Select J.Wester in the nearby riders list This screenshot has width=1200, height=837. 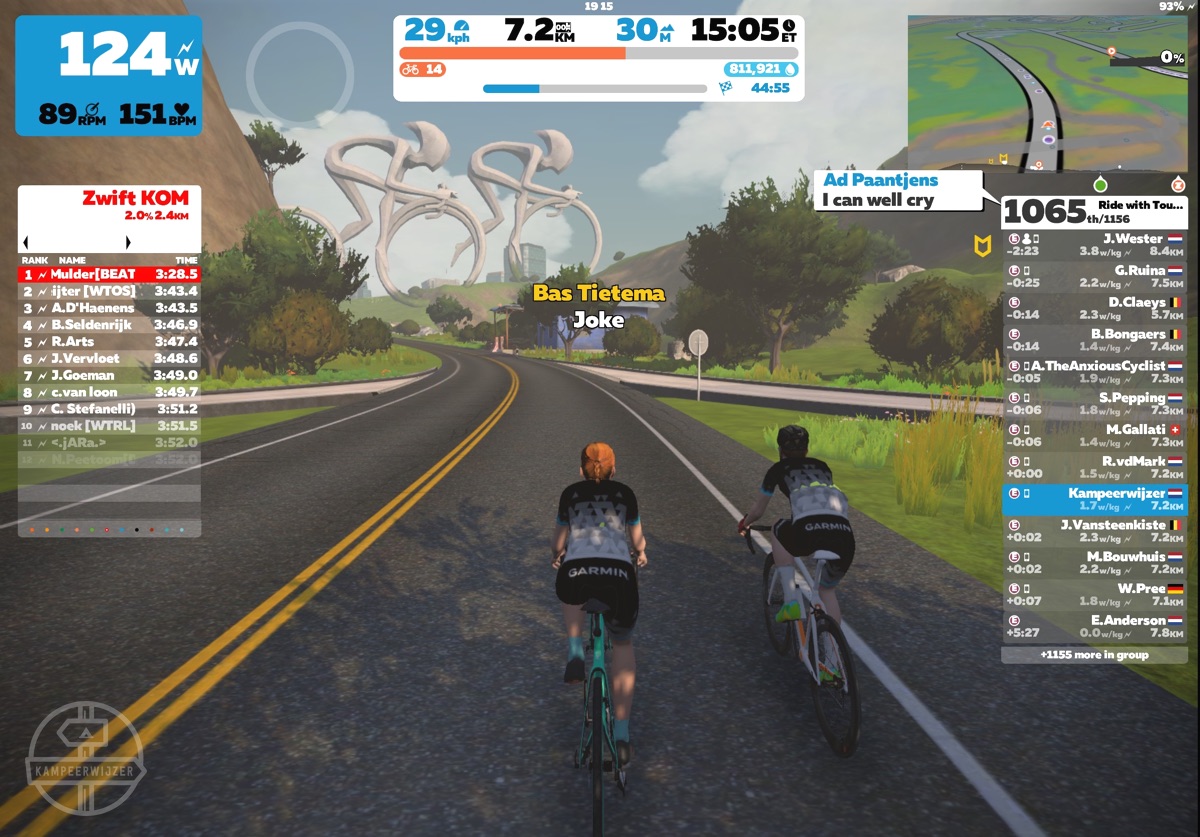pyautogui.click(x=1094, y=245)
